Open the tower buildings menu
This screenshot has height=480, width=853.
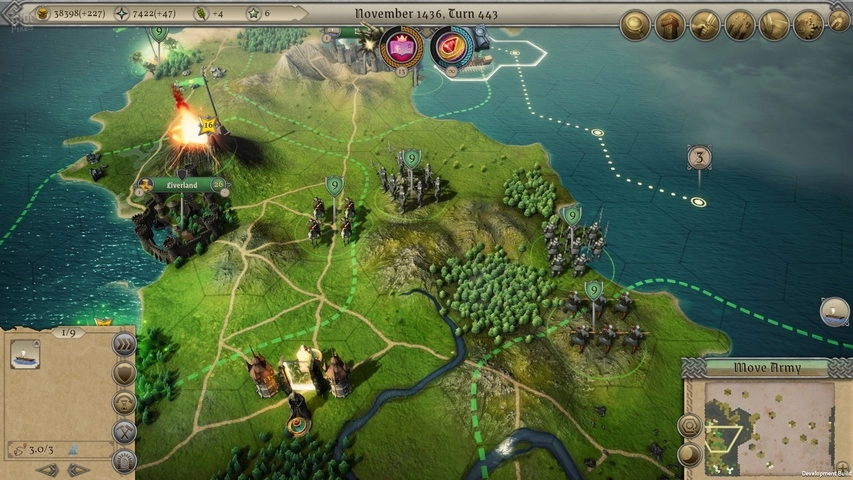pyautogui.click(x=670, y=24)
